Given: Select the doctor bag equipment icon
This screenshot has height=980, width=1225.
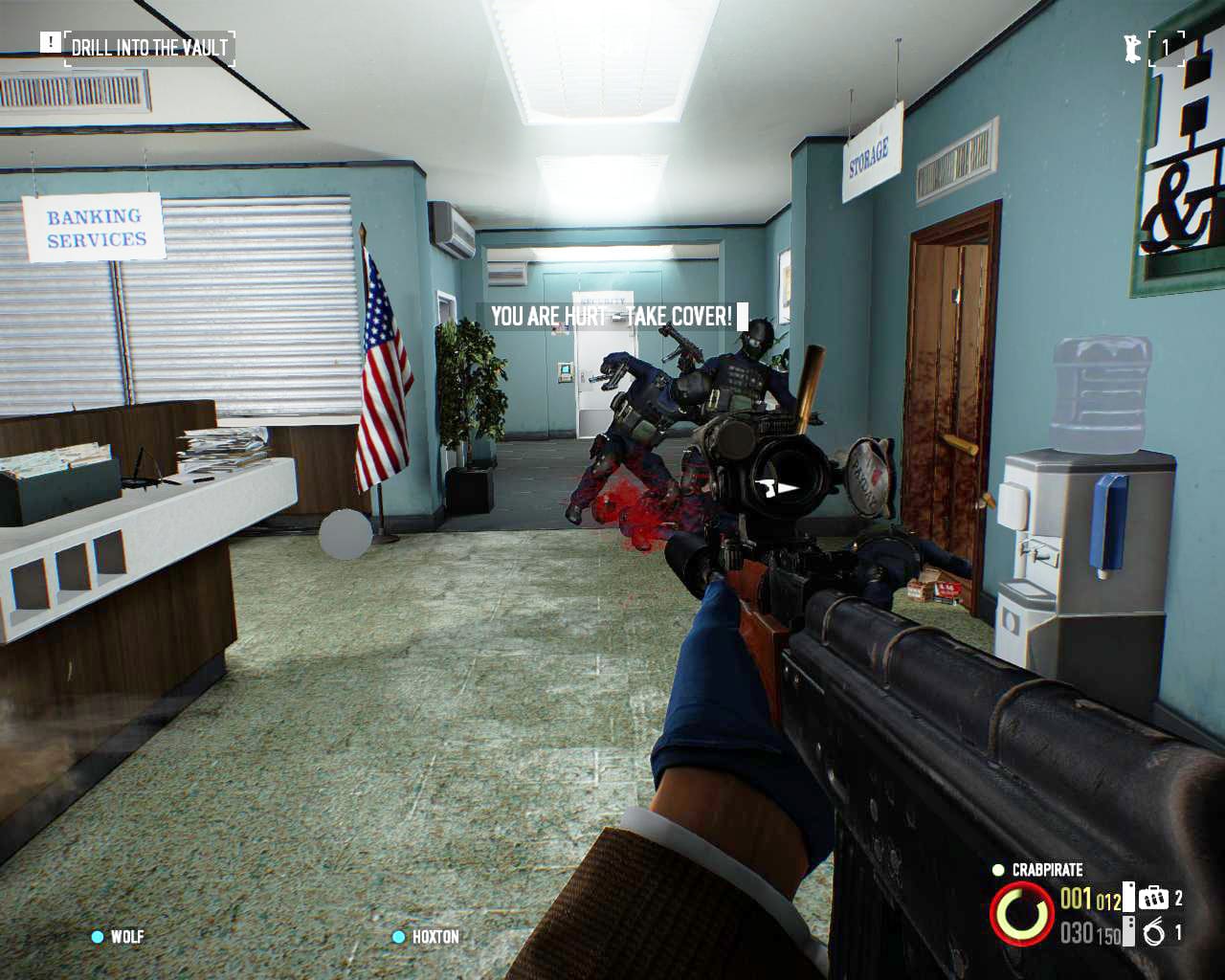Looking at the screenshot, I should pyautogui.click(x=1154, y=898).
